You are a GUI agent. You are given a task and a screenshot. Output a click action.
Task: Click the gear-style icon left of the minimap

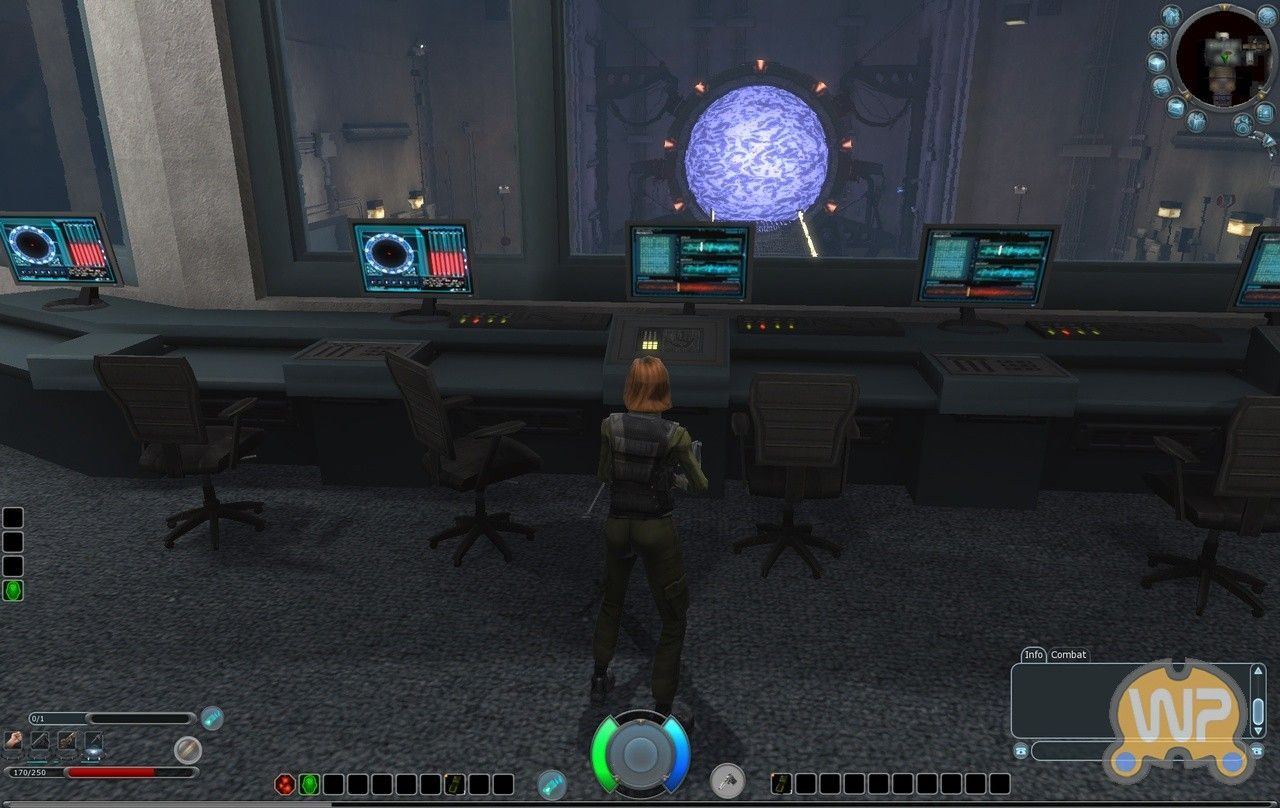pos(1160,38)
